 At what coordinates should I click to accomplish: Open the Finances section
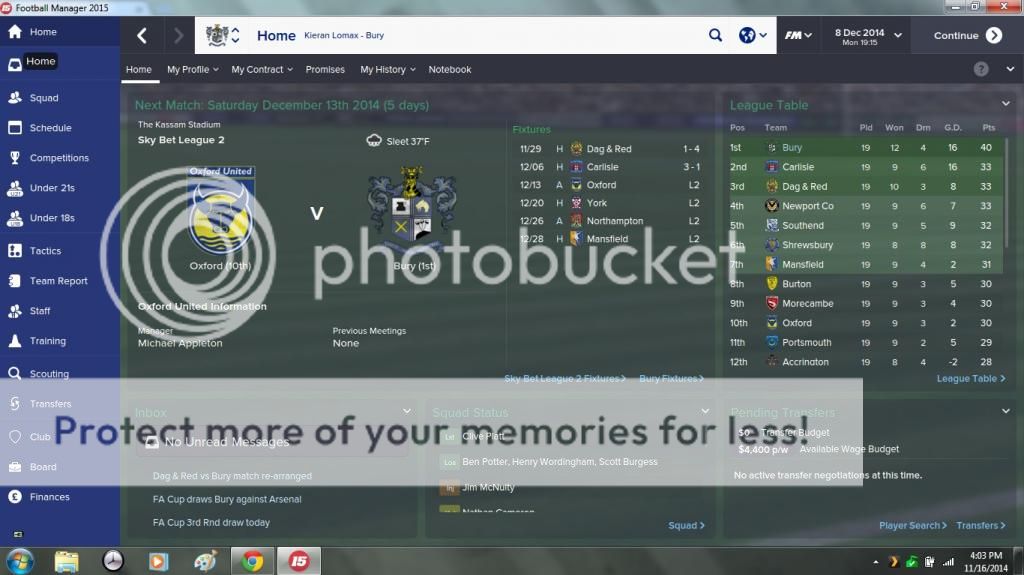pyautogui.click(x=49, y=497)
